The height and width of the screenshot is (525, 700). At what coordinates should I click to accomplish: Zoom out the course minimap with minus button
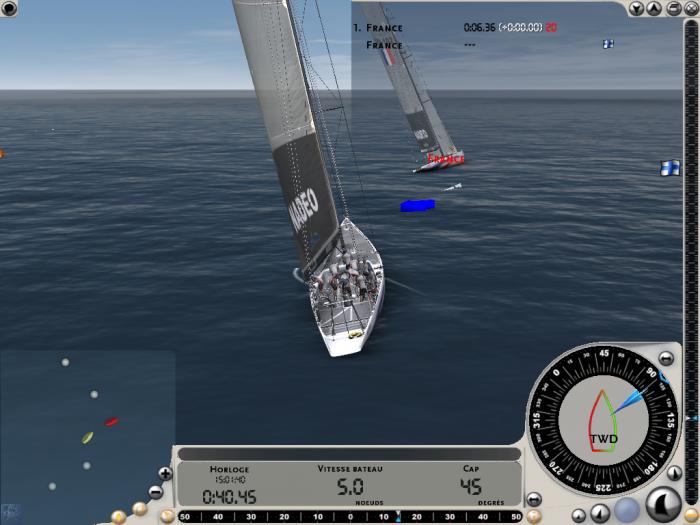pyautogui.click(x=156, y=491)
